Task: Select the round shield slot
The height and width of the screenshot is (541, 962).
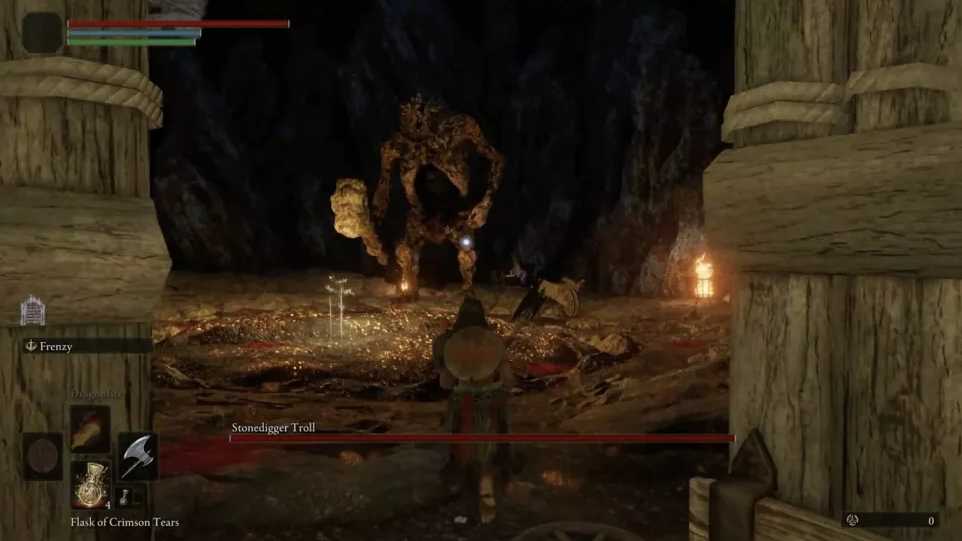Action: coord(43,456)
